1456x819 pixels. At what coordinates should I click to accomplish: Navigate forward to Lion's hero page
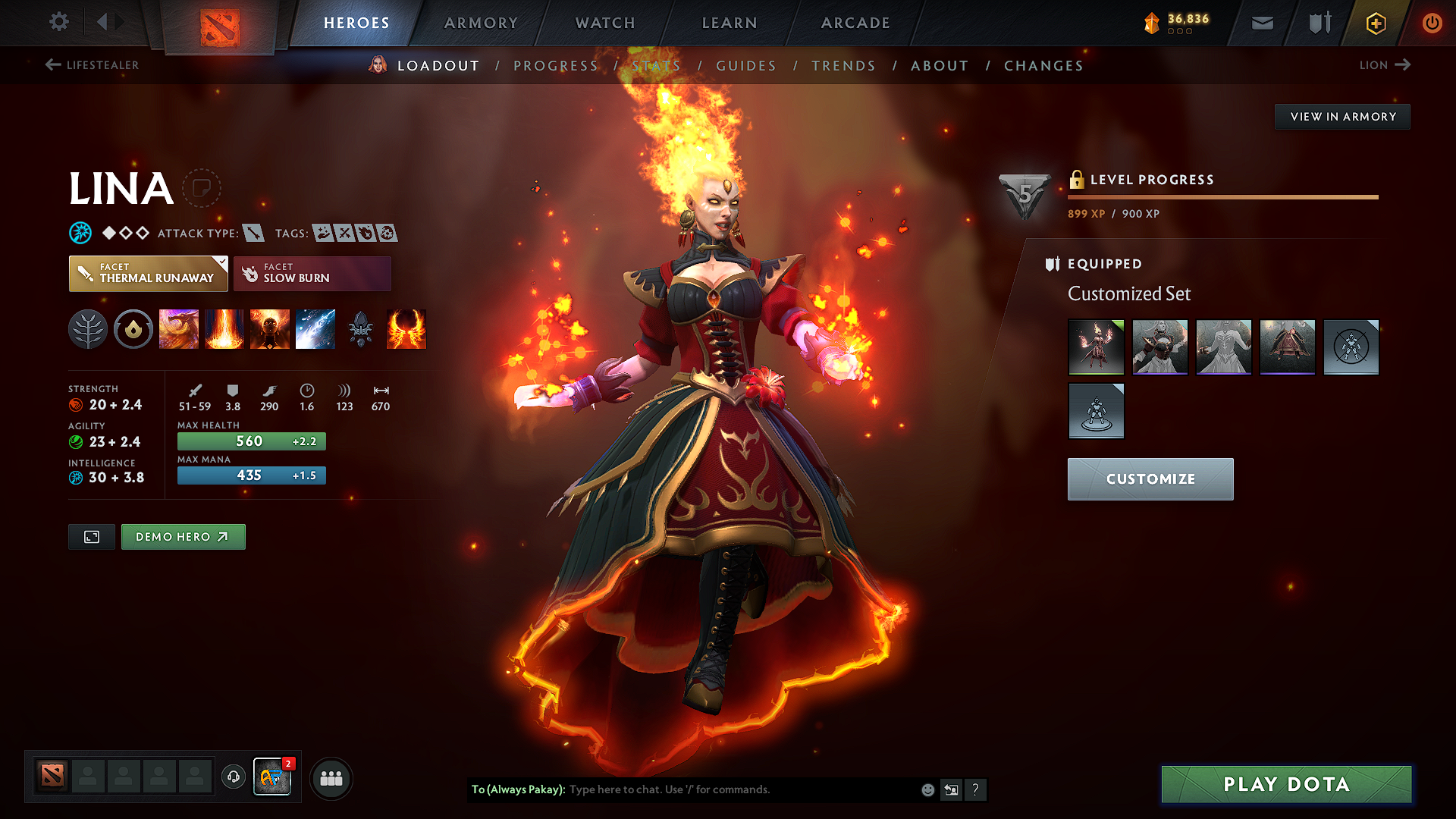(1385, 65)
